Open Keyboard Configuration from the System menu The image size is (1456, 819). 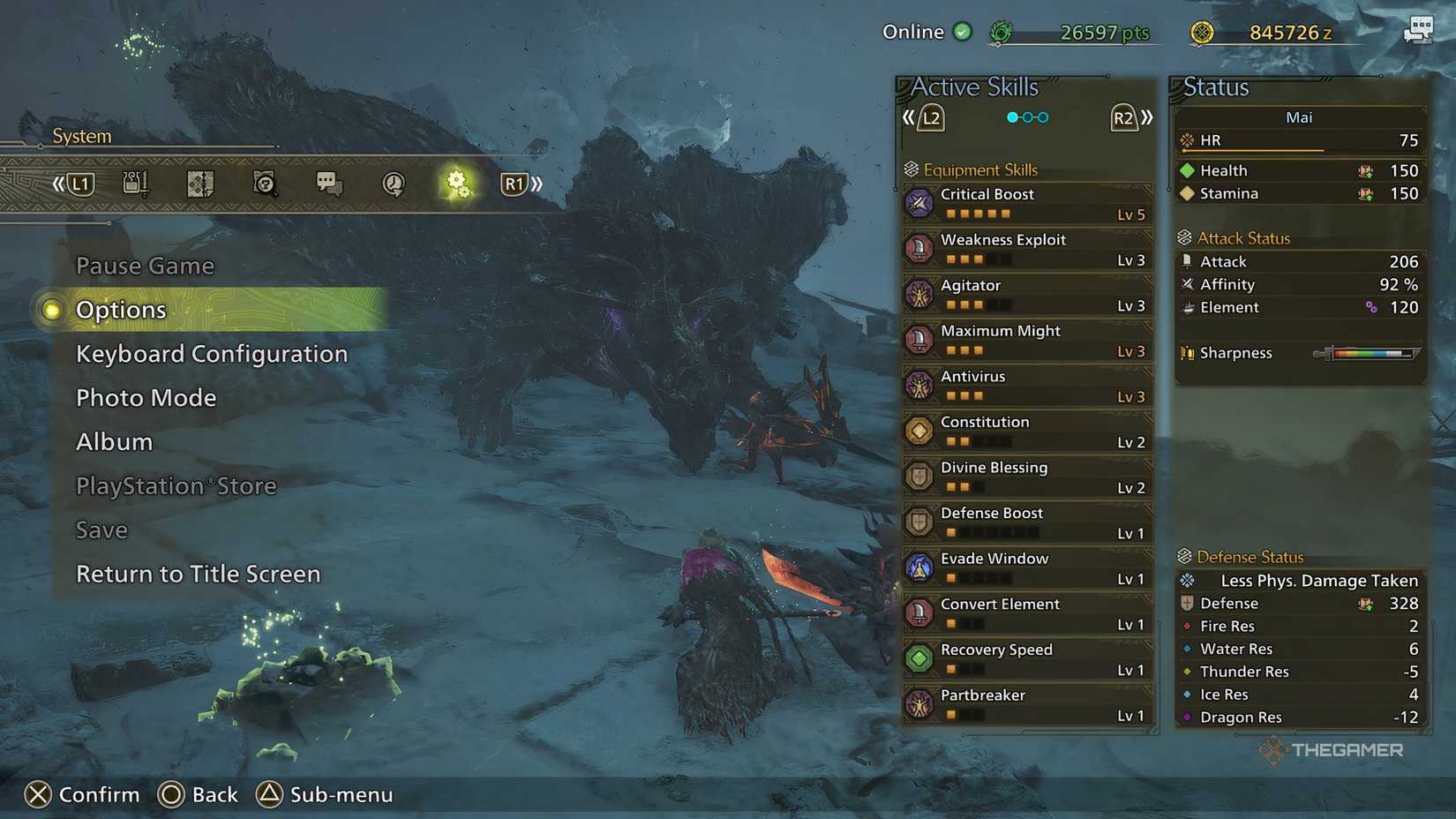[x=212, y=353]
